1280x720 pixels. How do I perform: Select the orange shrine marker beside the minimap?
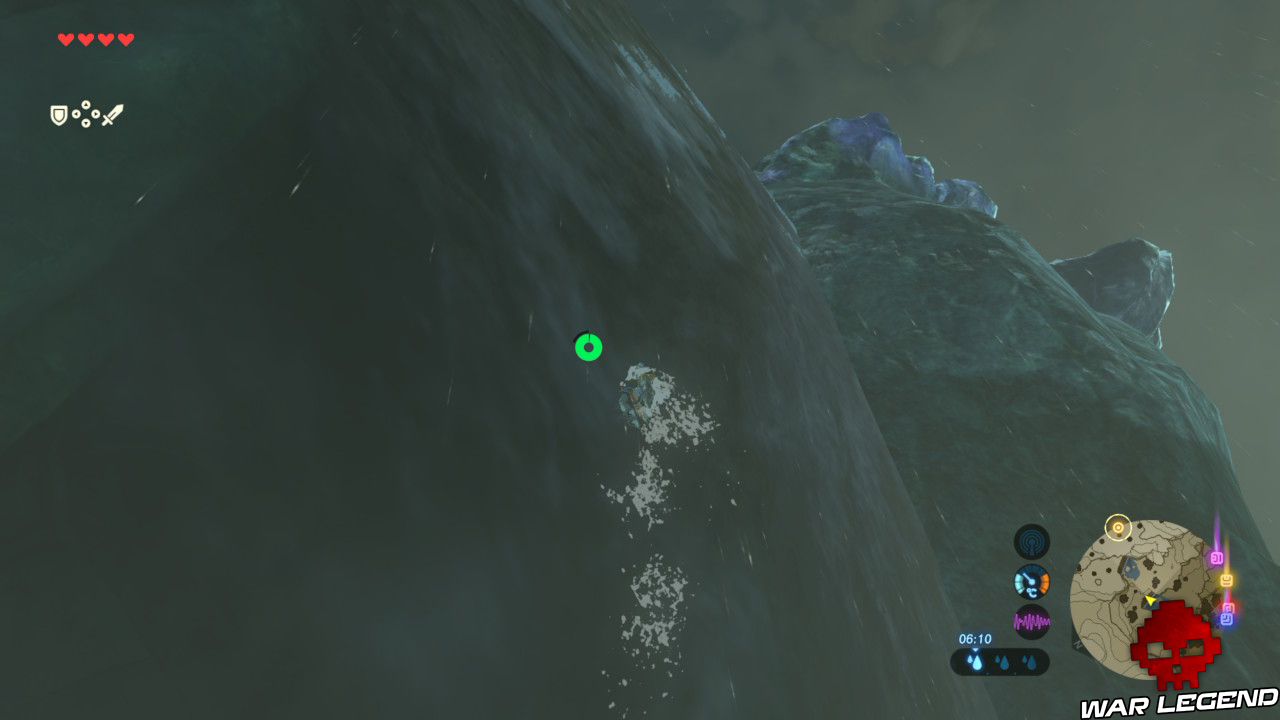(x=1228, y=580)
